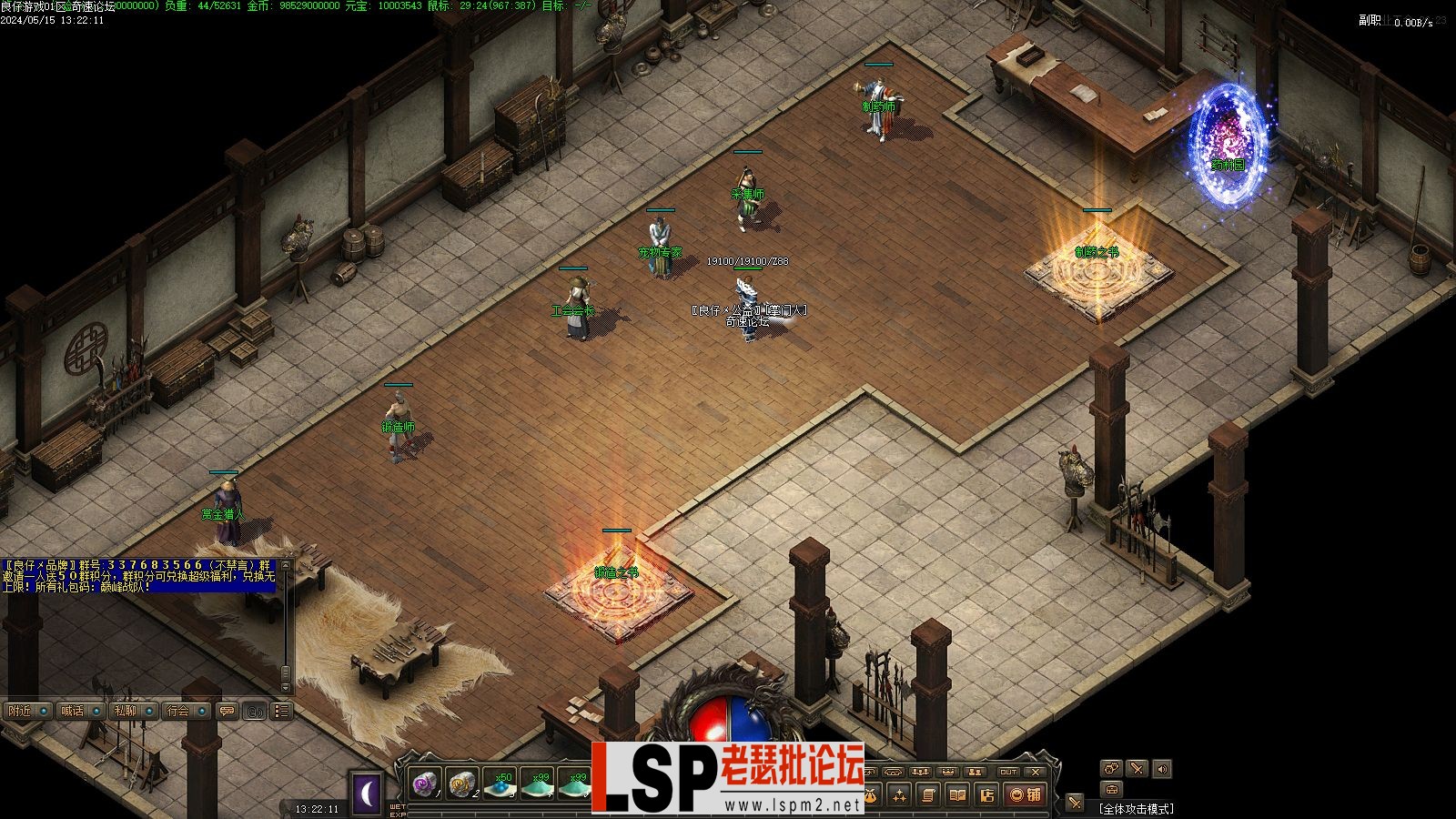Click the crescent moon day-night icon
The image size is (1456, 819).
coord(368,794)
